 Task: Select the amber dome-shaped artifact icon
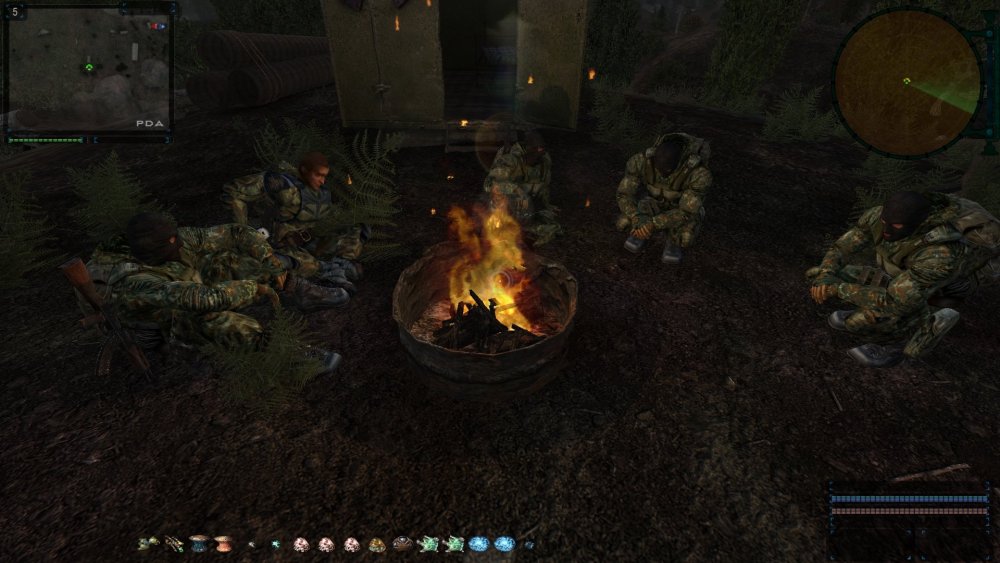pos(376,545)
